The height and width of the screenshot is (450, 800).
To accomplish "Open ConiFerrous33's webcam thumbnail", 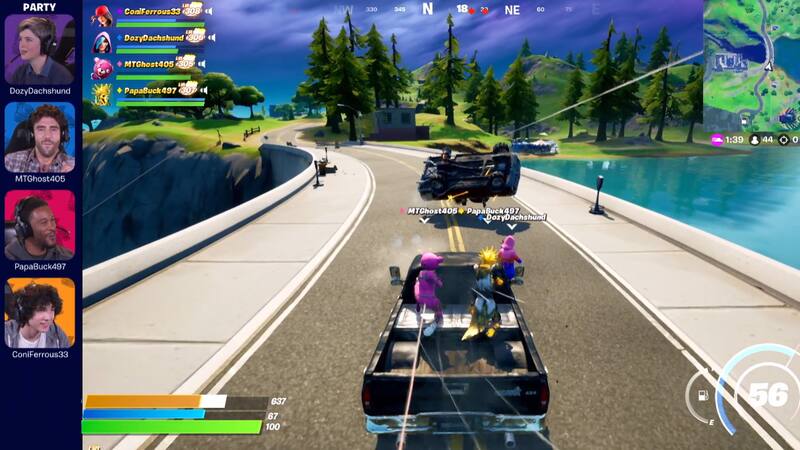I will [x=40, y=312].
